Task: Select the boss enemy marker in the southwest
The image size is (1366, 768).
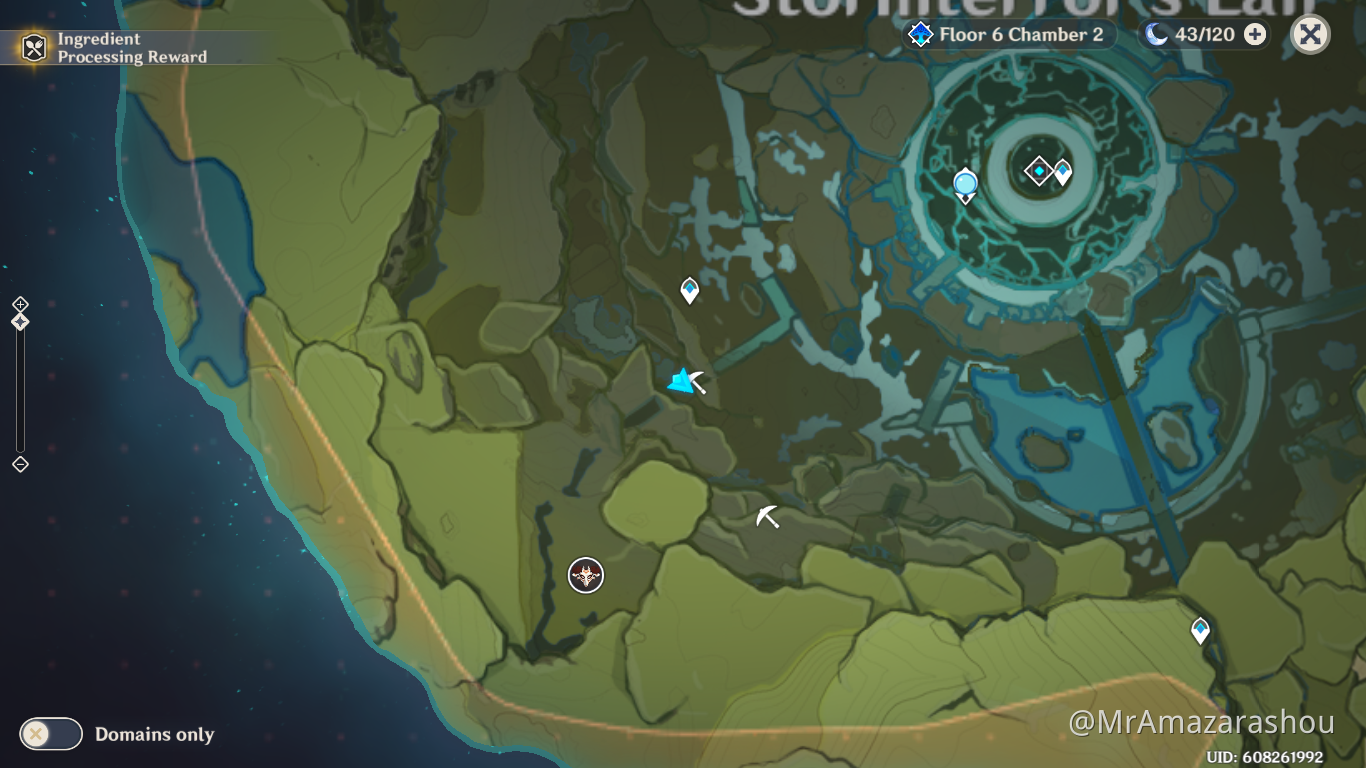Action: [585, 576]
